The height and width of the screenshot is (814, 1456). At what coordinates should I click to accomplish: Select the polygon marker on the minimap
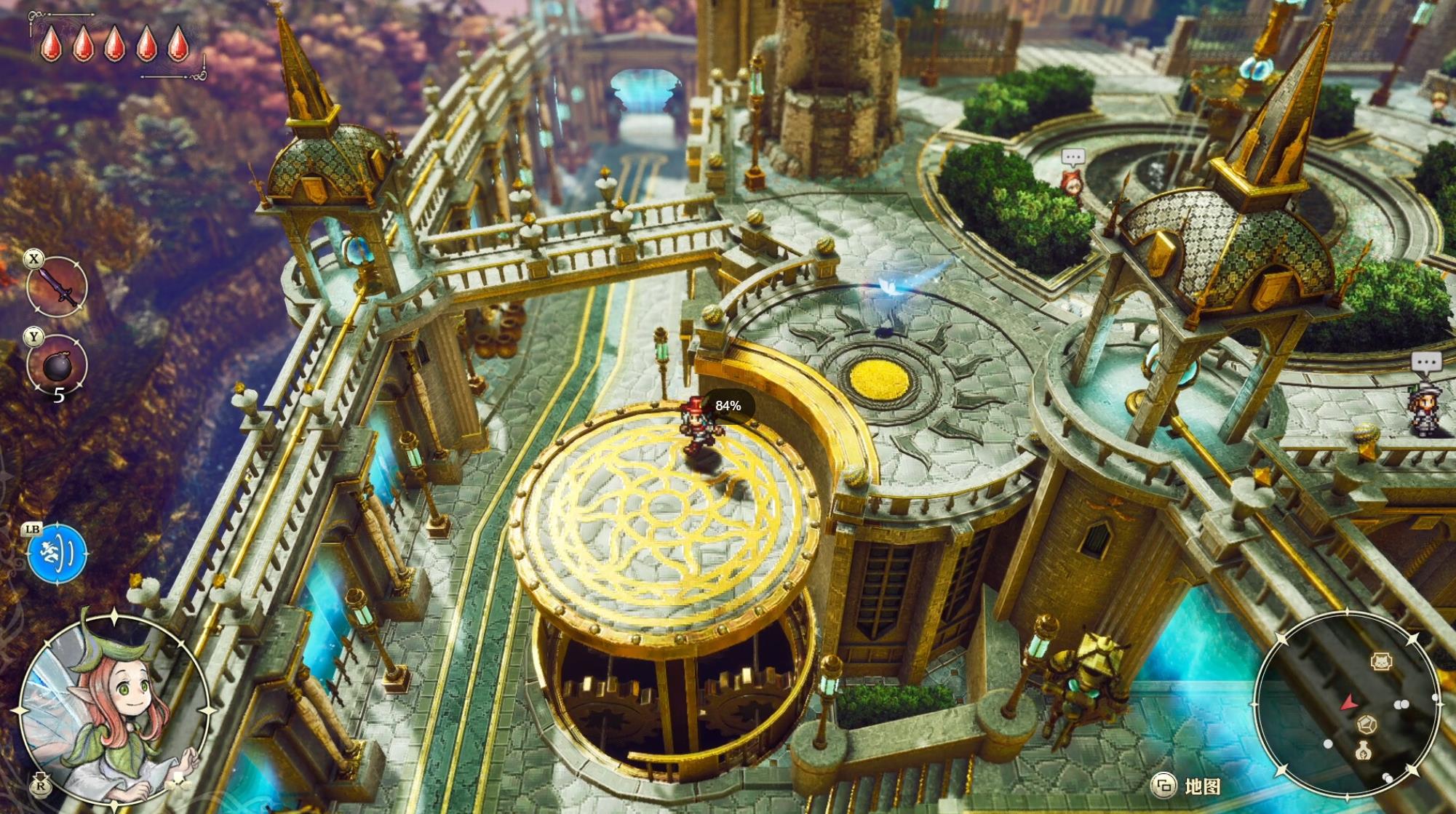point(1367,725)
